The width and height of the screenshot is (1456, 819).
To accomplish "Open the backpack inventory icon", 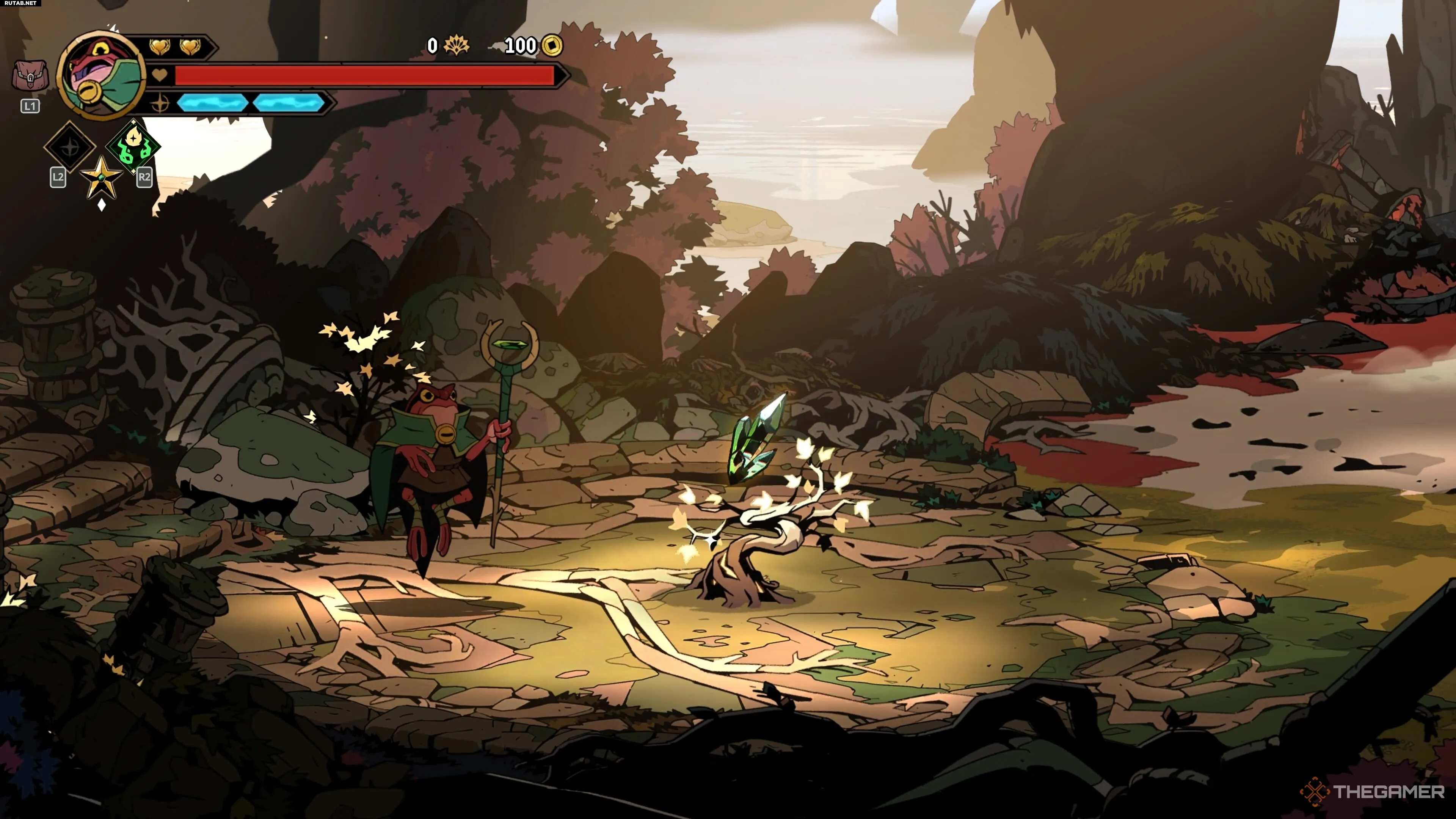I will (30, 76).
